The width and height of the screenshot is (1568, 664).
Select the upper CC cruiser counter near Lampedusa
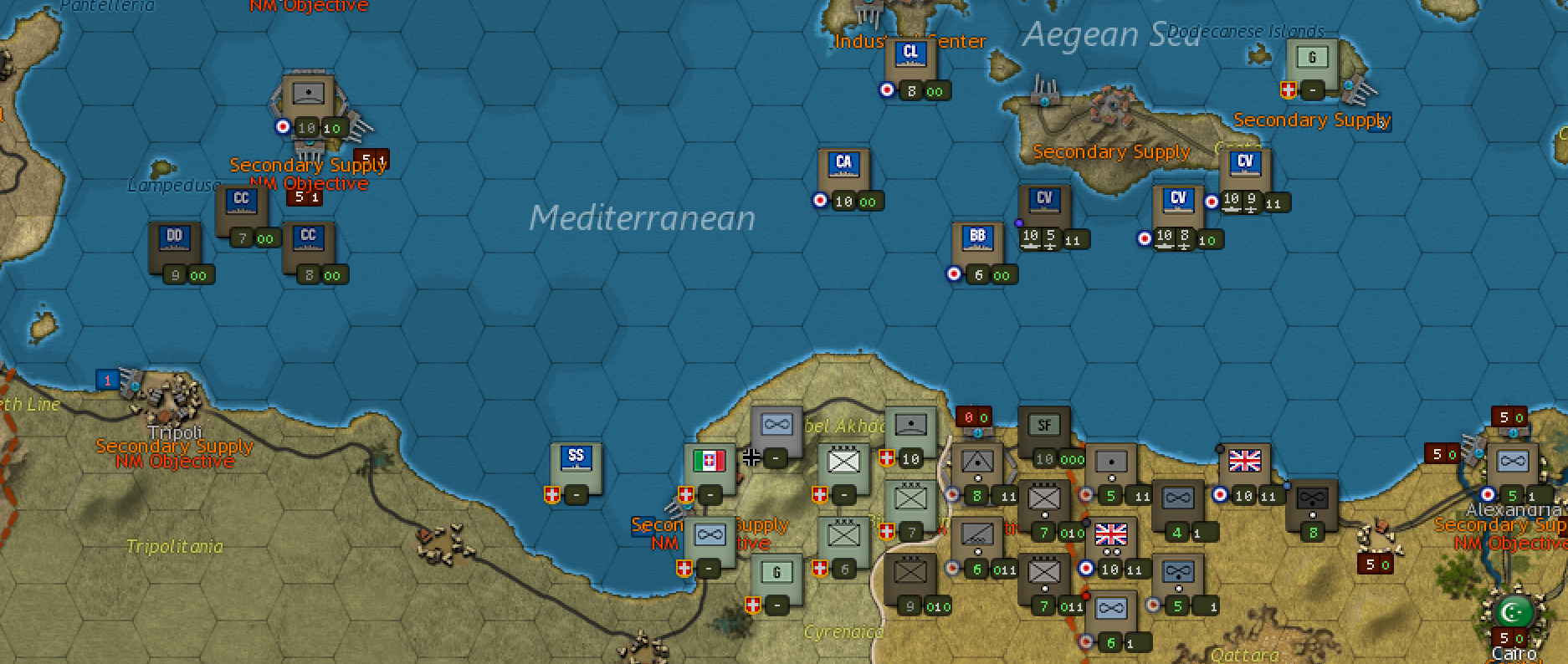241,197
